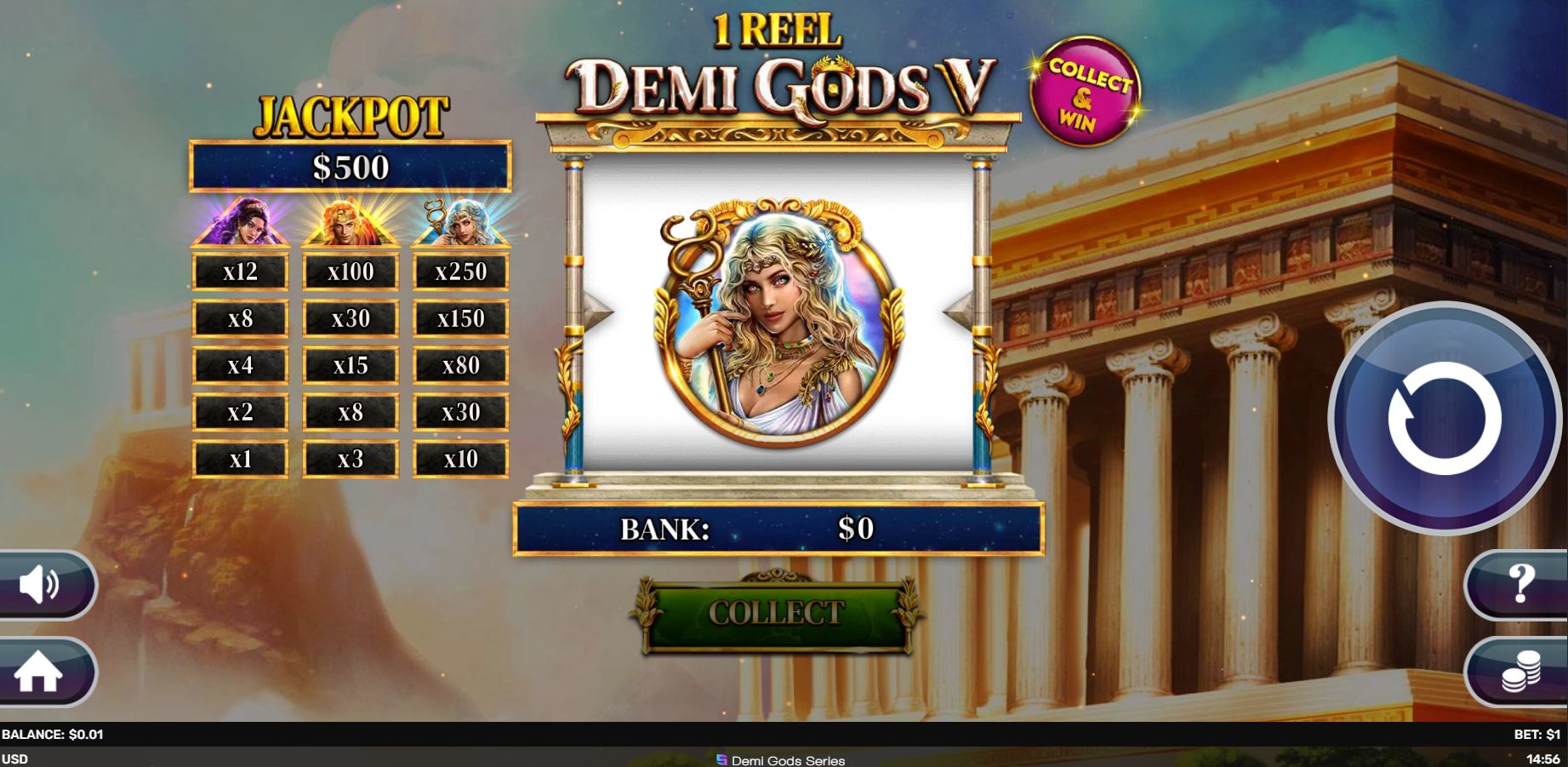This screenshot has height=767, width=1568.
Task: Select the x250 multiplier cell
Action: 460,271
